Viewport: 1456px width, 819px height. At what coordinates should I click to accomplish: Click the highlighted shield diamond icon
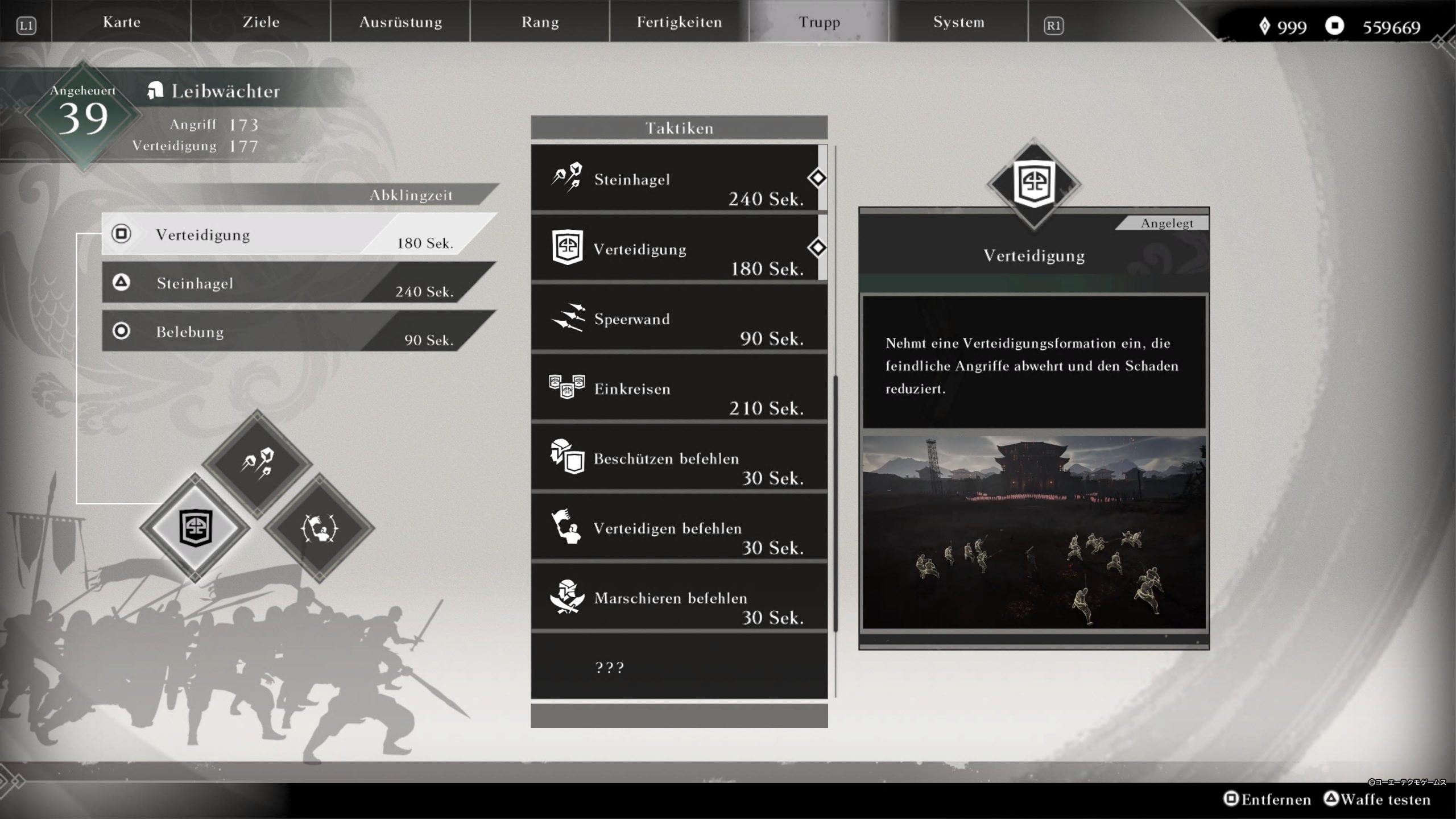pos(195,528)
